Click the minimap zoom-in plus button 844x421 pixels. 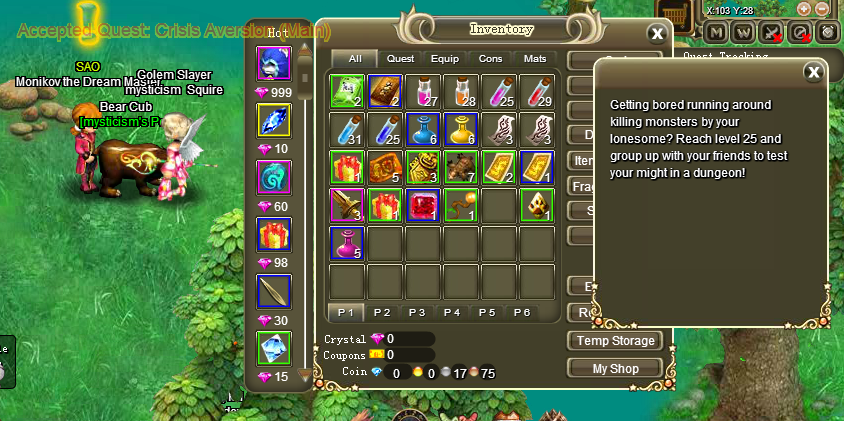(803, 9)
